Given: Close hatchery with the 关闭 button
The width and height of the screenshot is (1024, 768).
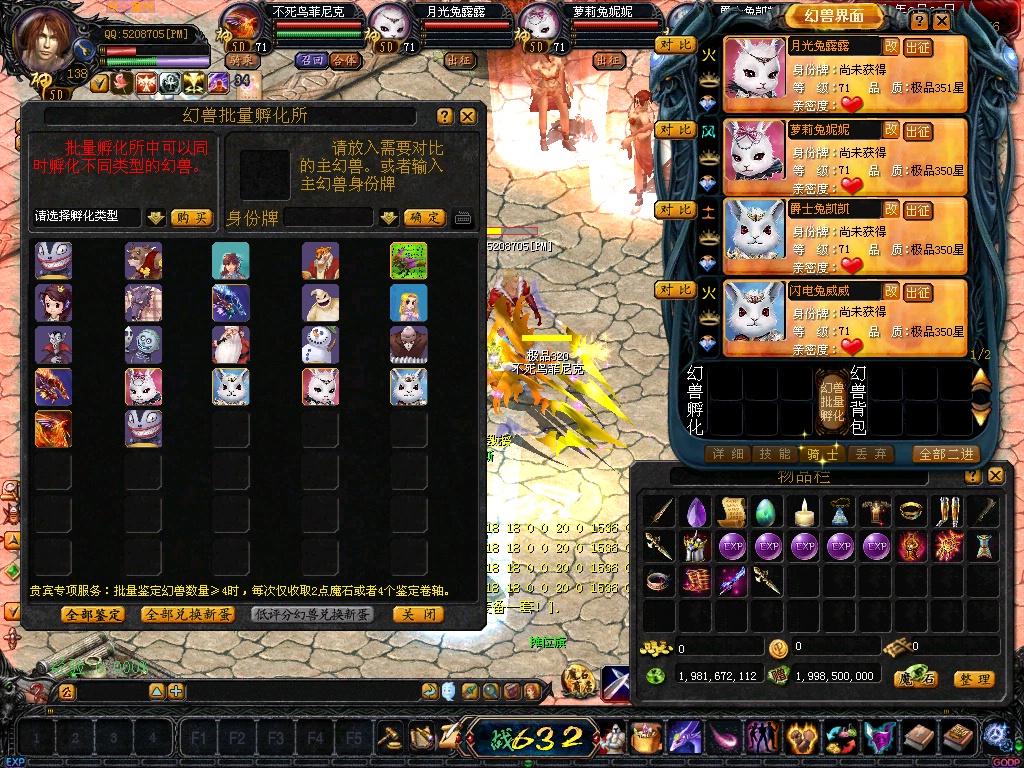Looking at the screenshot, I should (x=418, y=614).
